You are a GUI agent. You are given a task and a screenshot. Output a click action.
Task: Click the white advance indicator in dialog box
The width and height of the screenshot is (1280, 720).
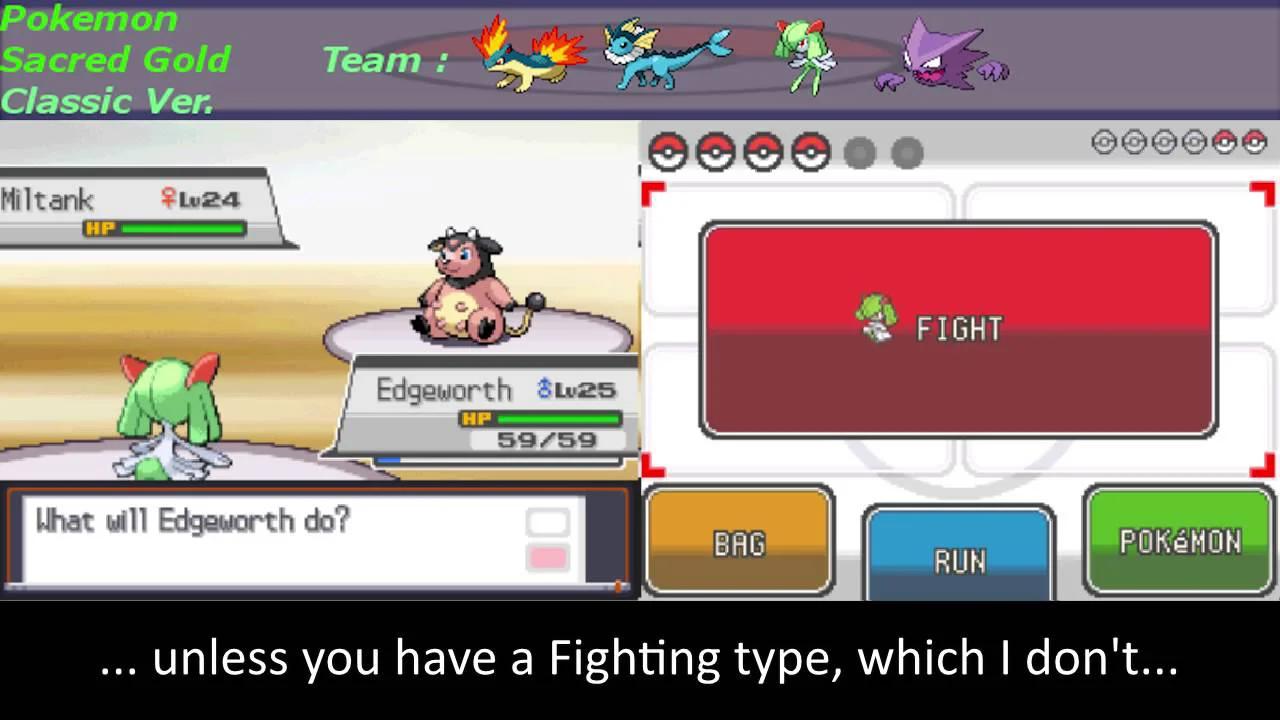click(548, 521)
